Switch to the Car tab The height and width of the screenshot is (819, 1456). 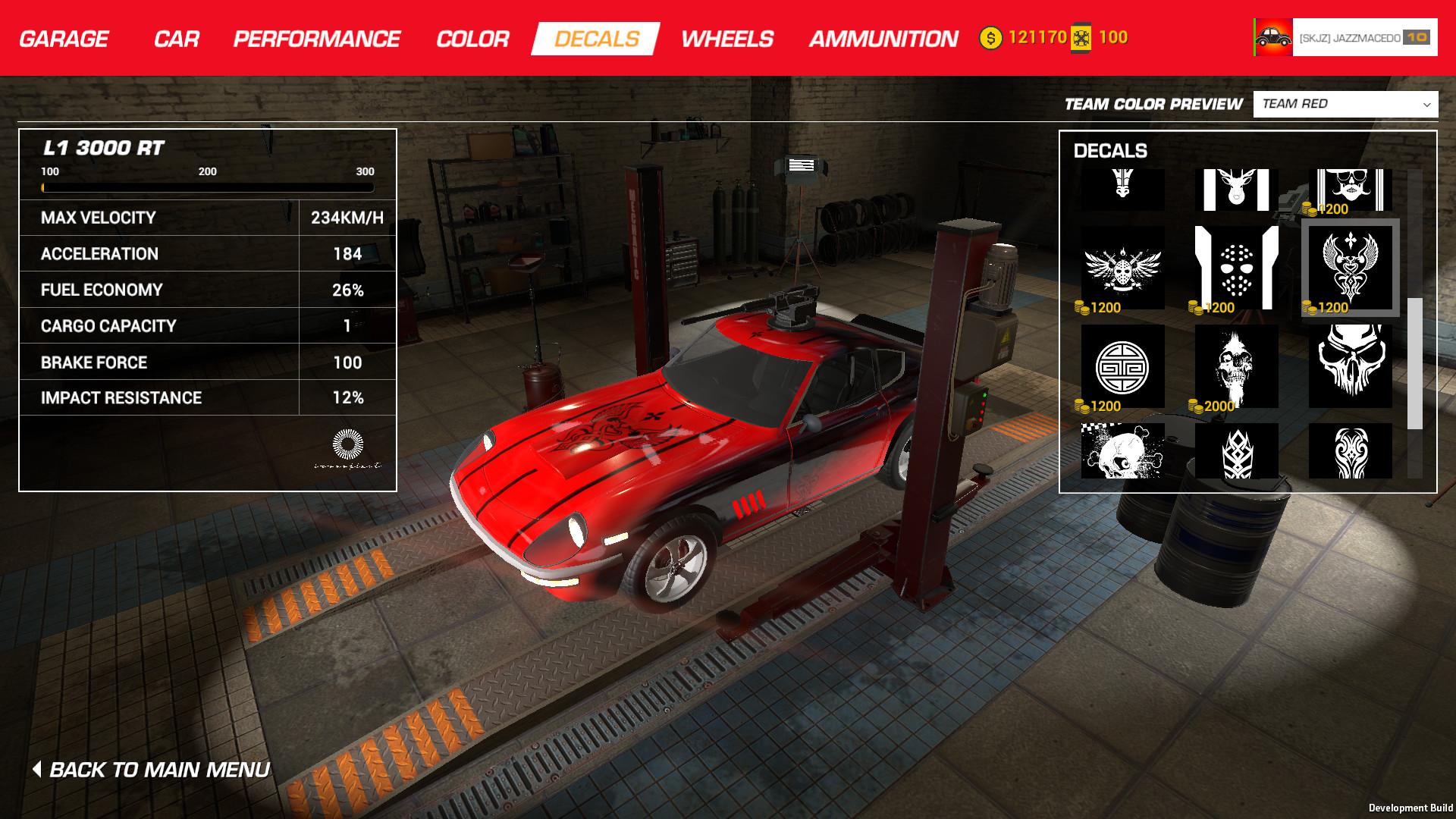pos(176,39)
